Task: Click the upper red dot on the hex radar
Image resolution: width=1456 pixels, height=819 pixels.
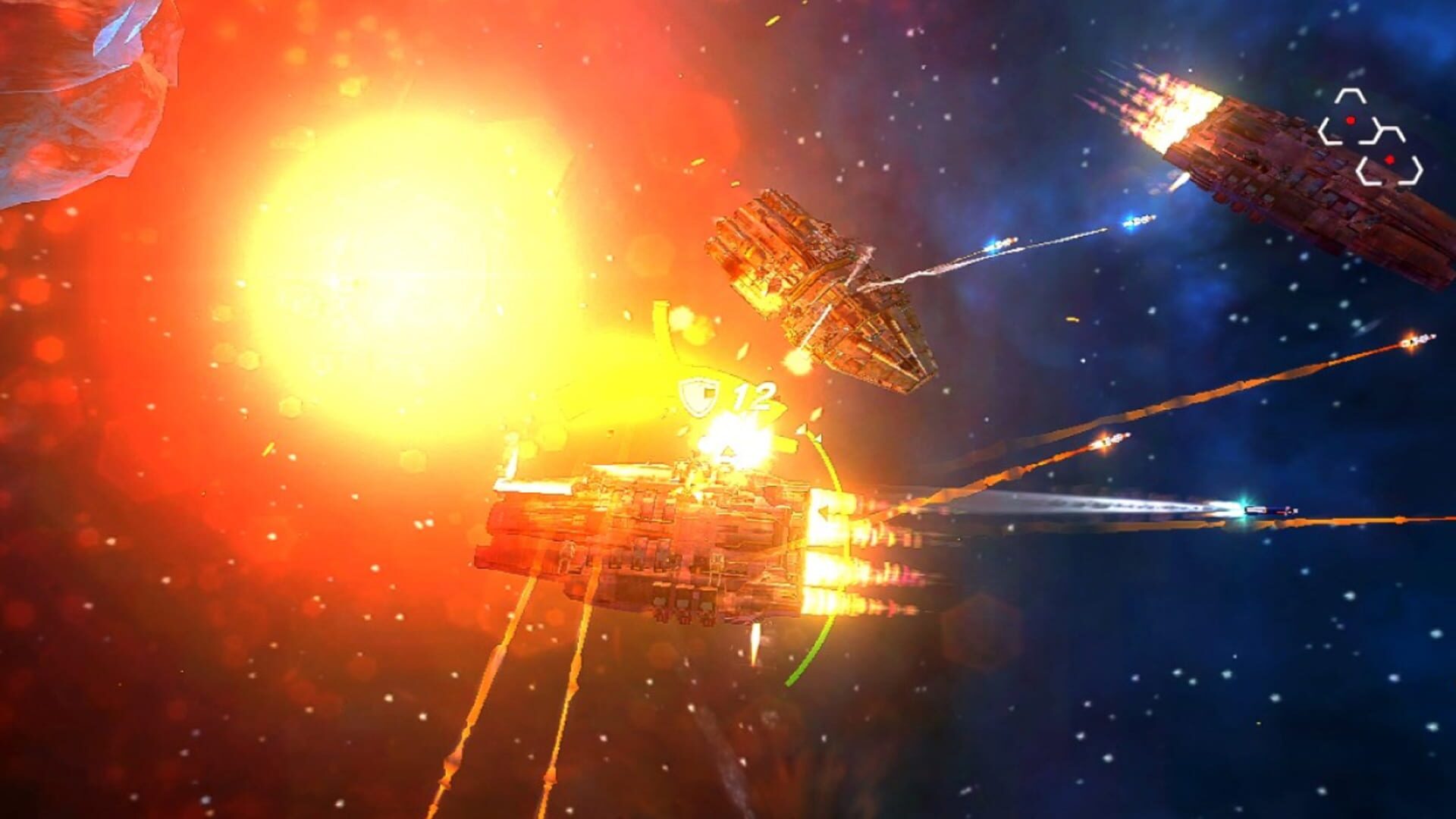Action: 1351,121
